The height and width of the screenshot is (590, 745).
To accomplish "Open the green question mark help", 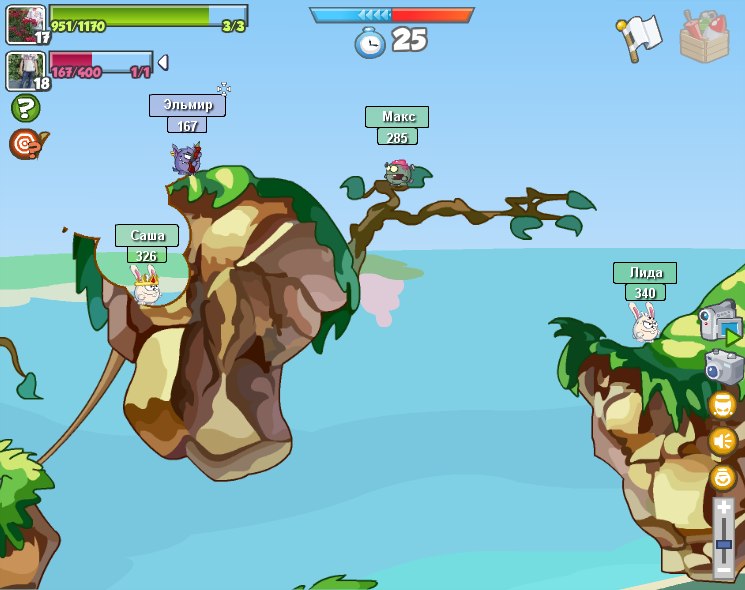I will pos(25,108).
